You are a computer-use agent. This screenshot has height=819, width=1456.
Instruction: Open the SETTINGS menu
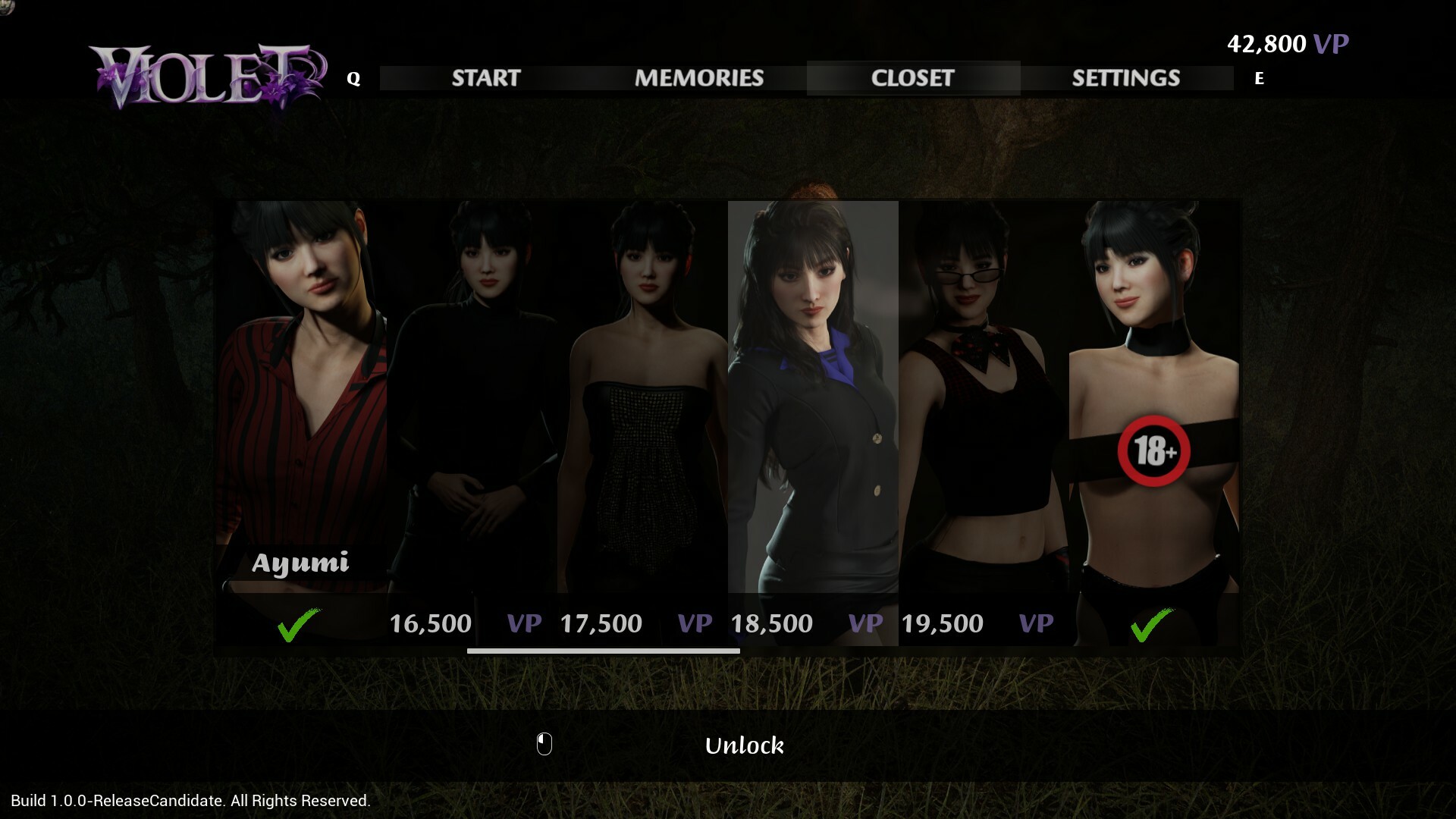(1126, 77)
